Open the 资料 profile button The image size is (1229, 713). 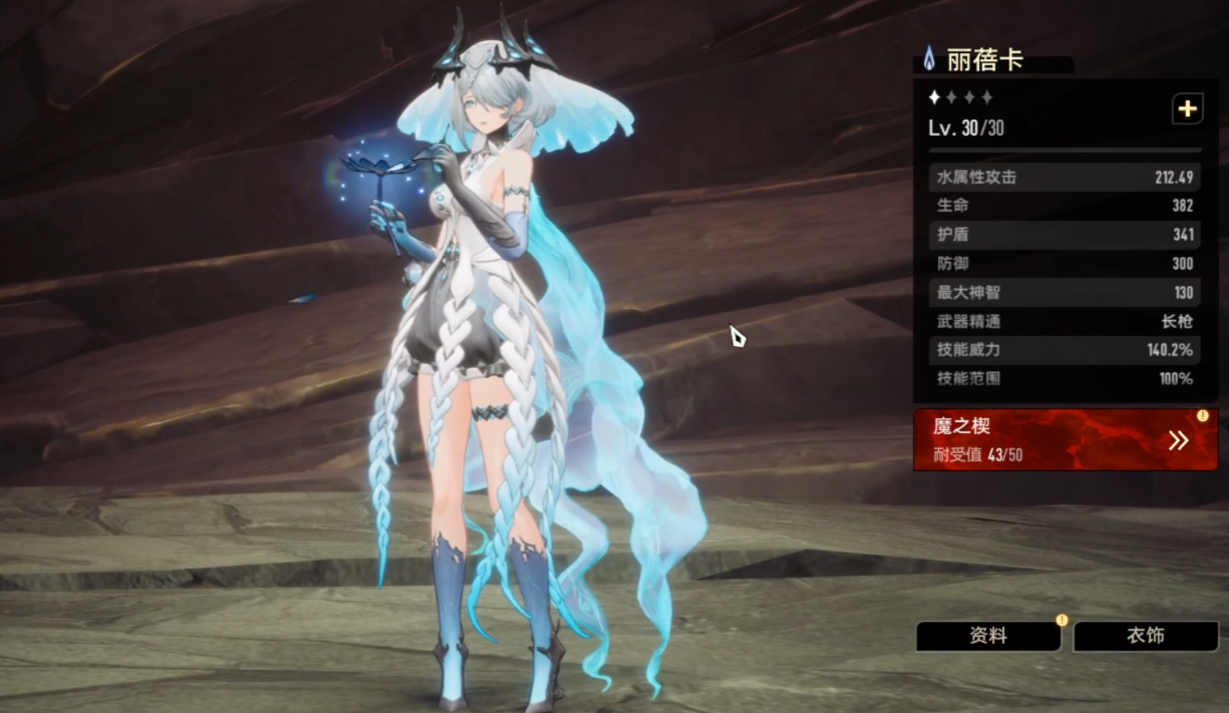pyautogui.click(x=988, y=636)
